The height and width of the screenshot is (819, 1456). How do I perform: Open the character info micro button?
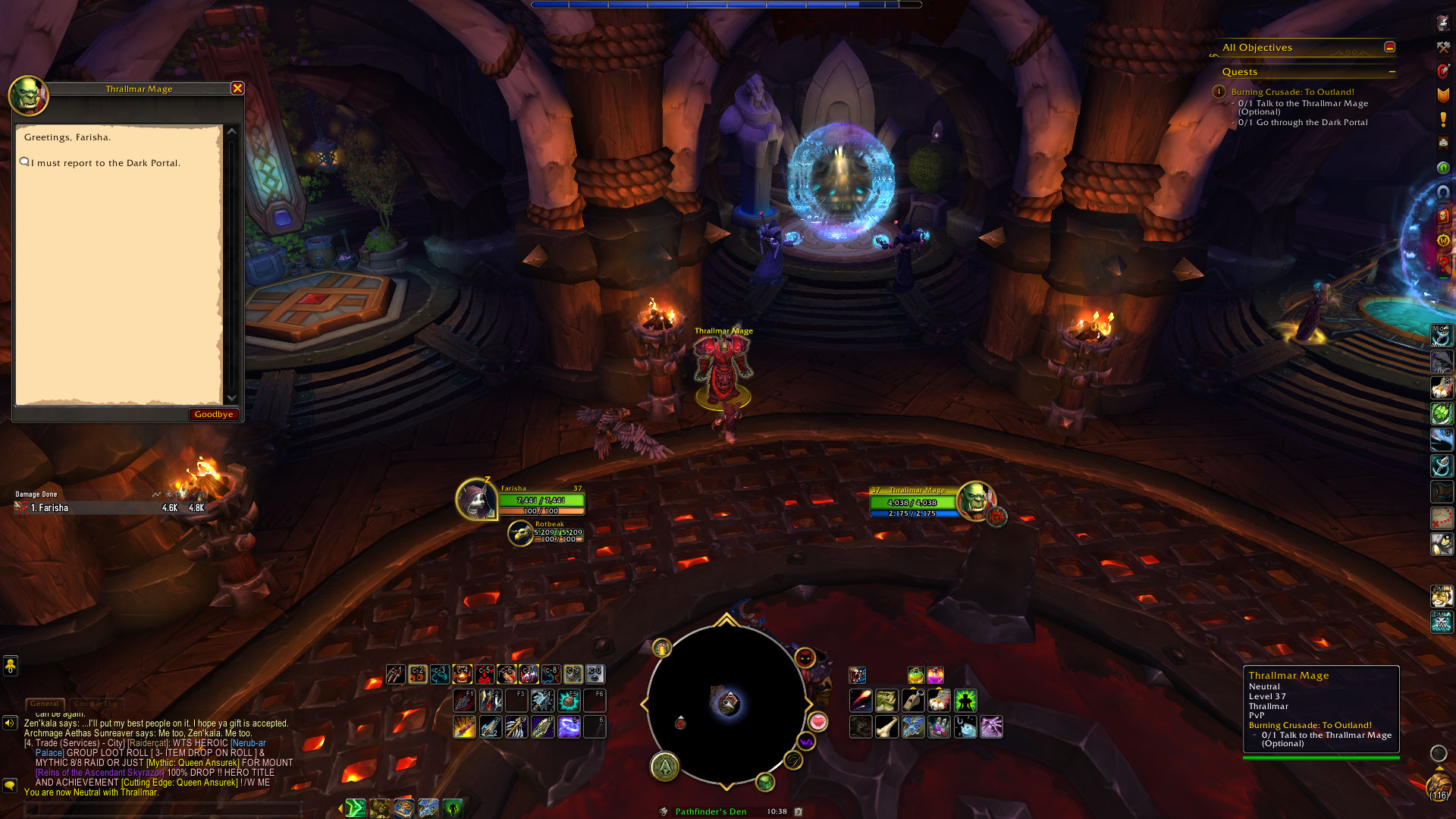click(x=1442, y=23)
